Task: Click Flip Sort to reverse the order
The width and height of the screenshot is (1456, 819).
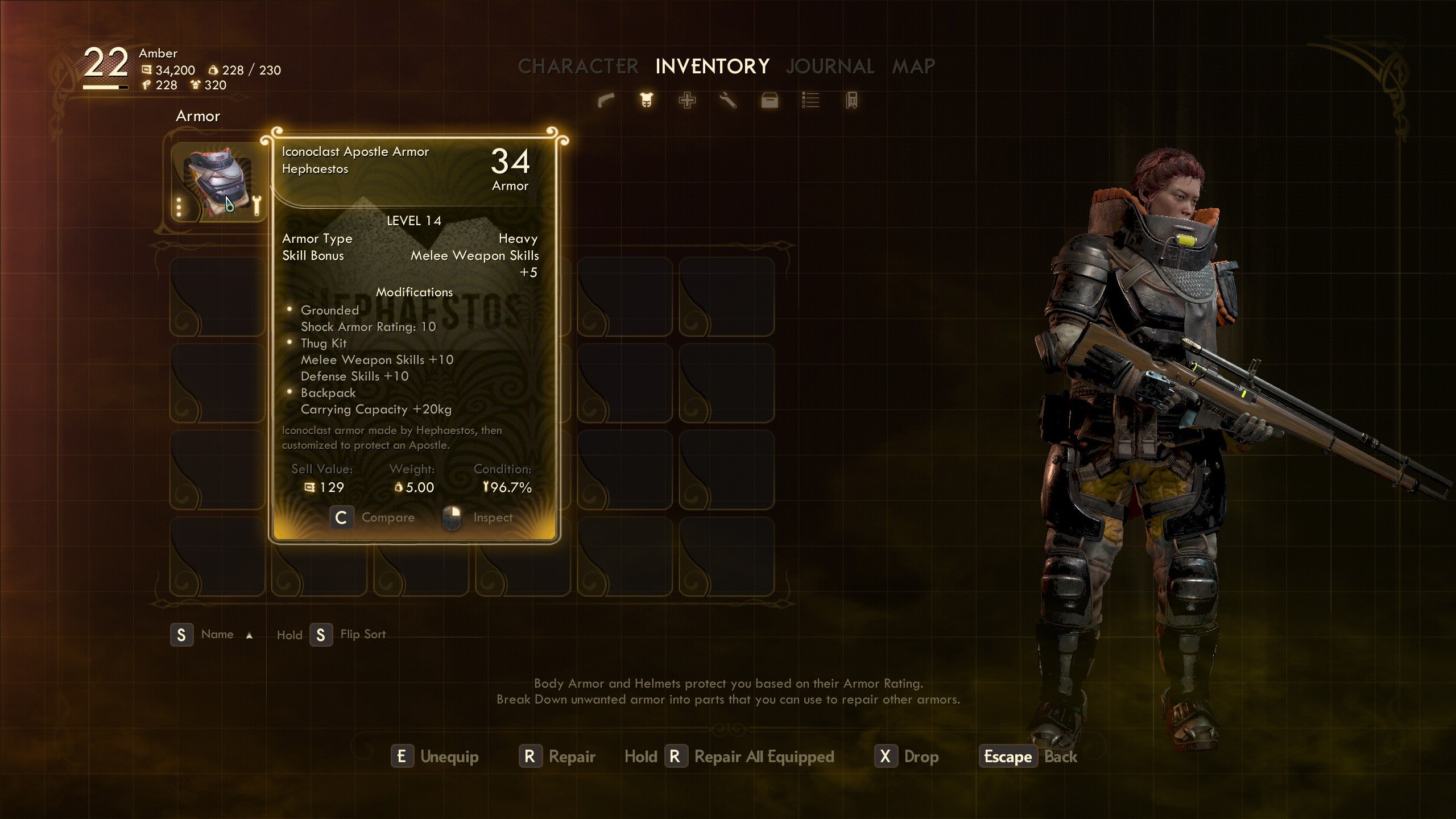Action: (348, 635)
